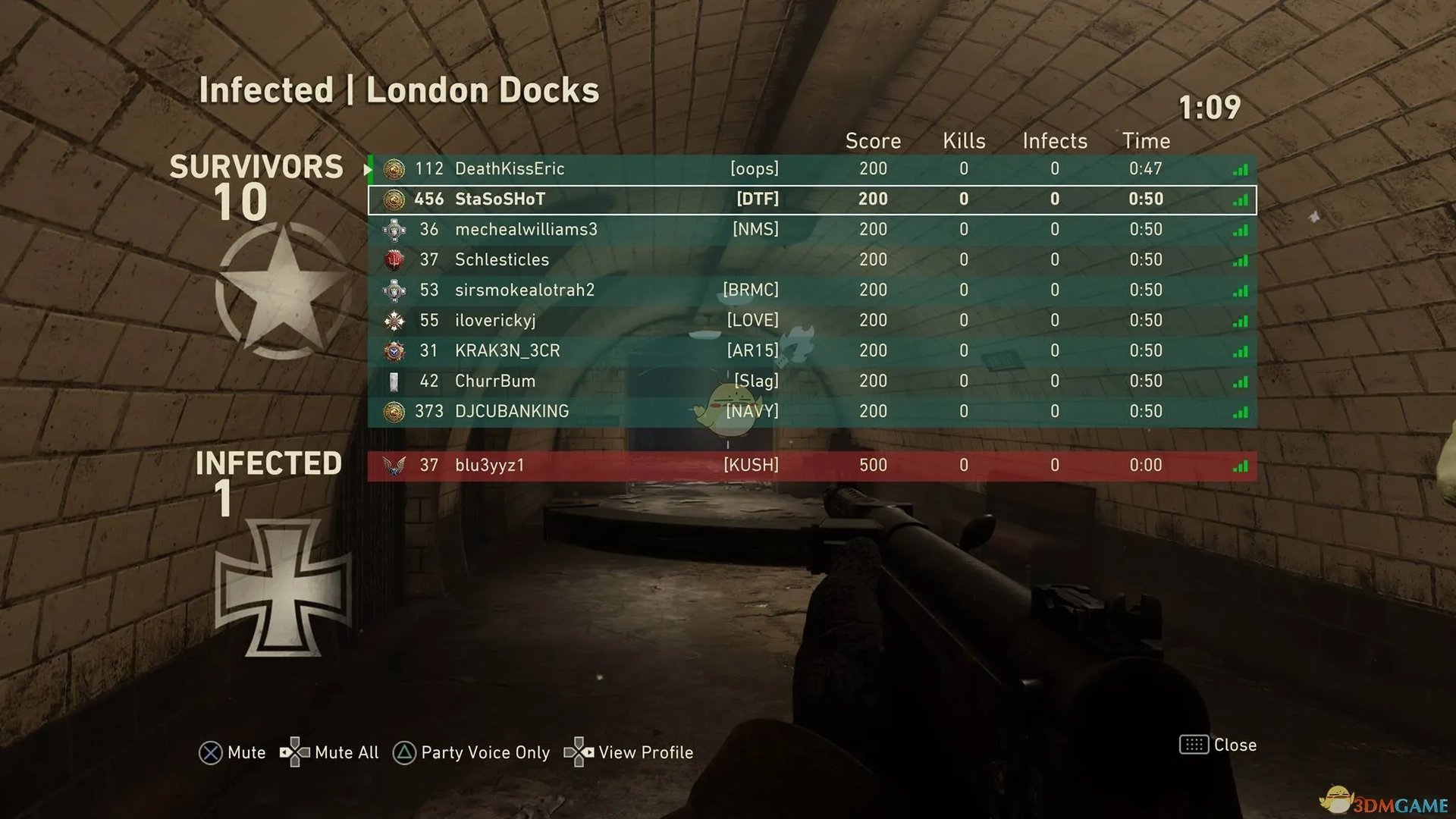The height and width of the screenshot is (819, 1456).
Task: Mute the selected player
Action: click(x=232, y=752)
